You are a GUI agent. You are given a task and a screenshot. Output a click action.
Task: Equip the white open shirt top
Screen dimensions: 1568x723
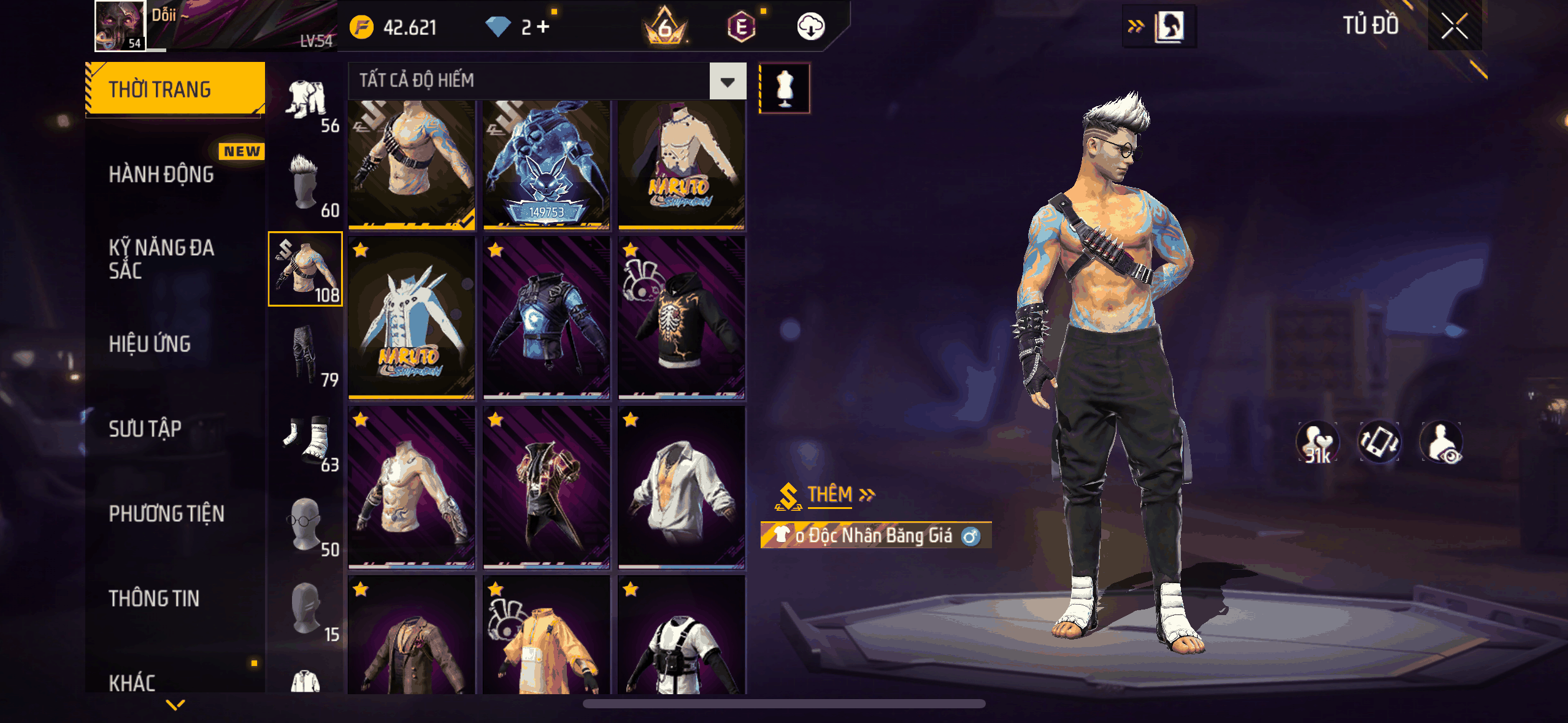(682, 488)
